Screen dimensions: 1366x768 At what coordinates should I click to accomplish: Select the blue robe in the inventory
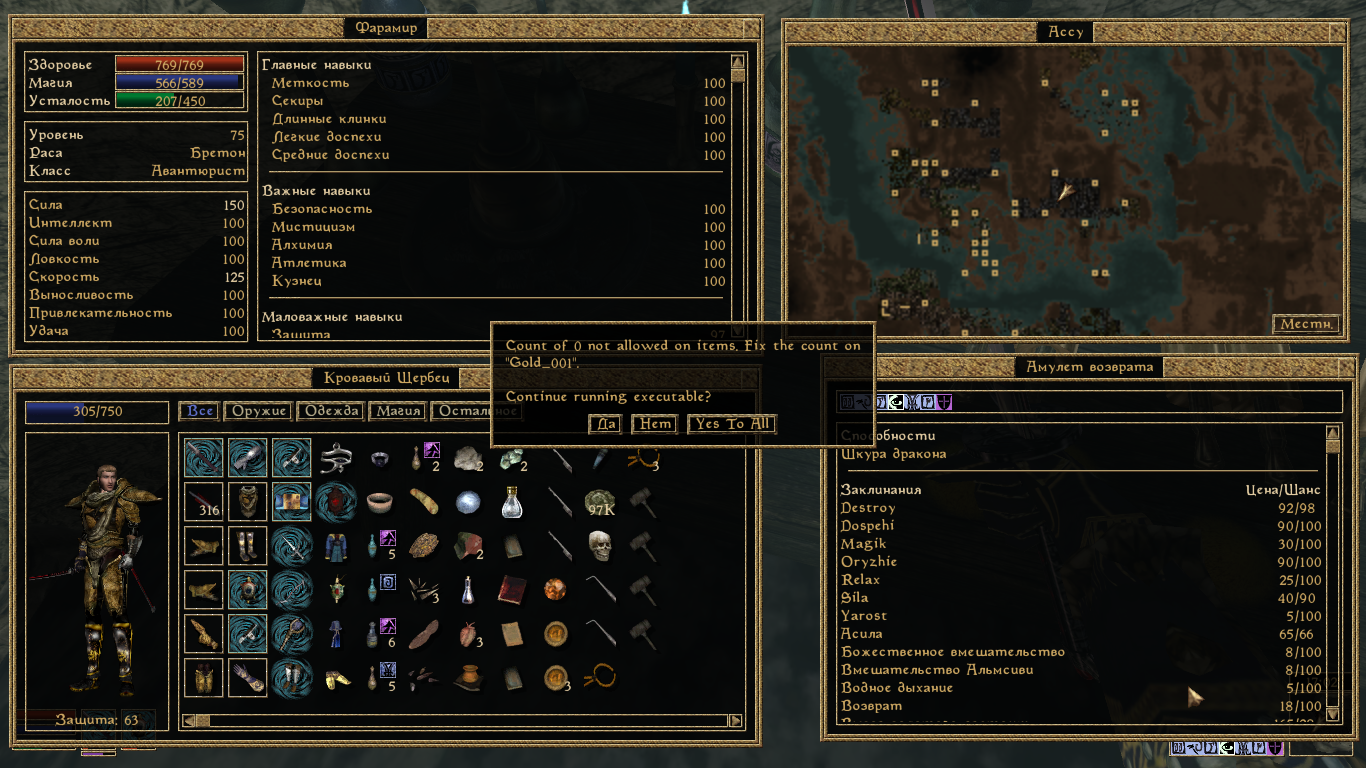335,546
